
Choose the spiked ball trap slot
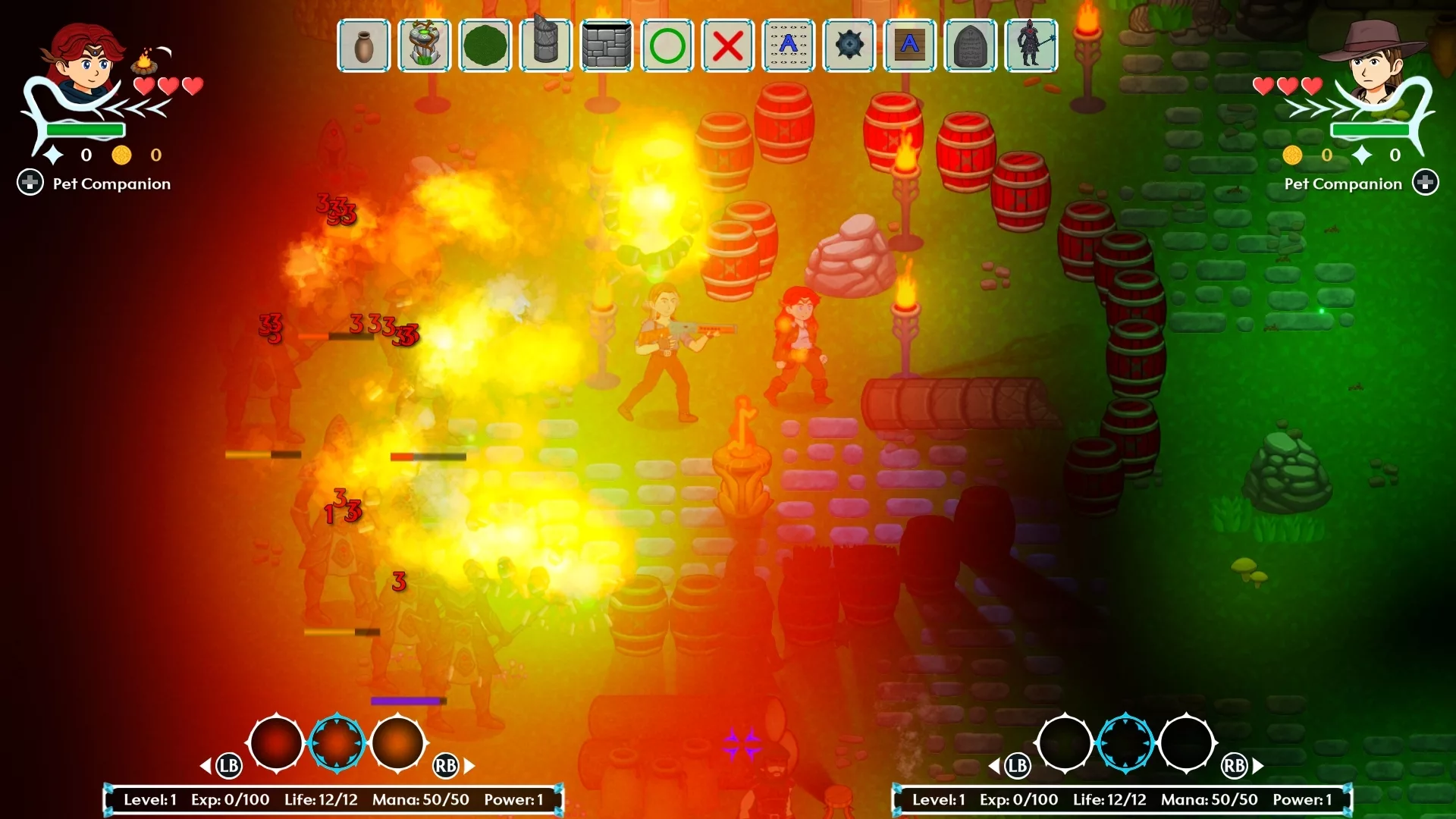point(849,45)
